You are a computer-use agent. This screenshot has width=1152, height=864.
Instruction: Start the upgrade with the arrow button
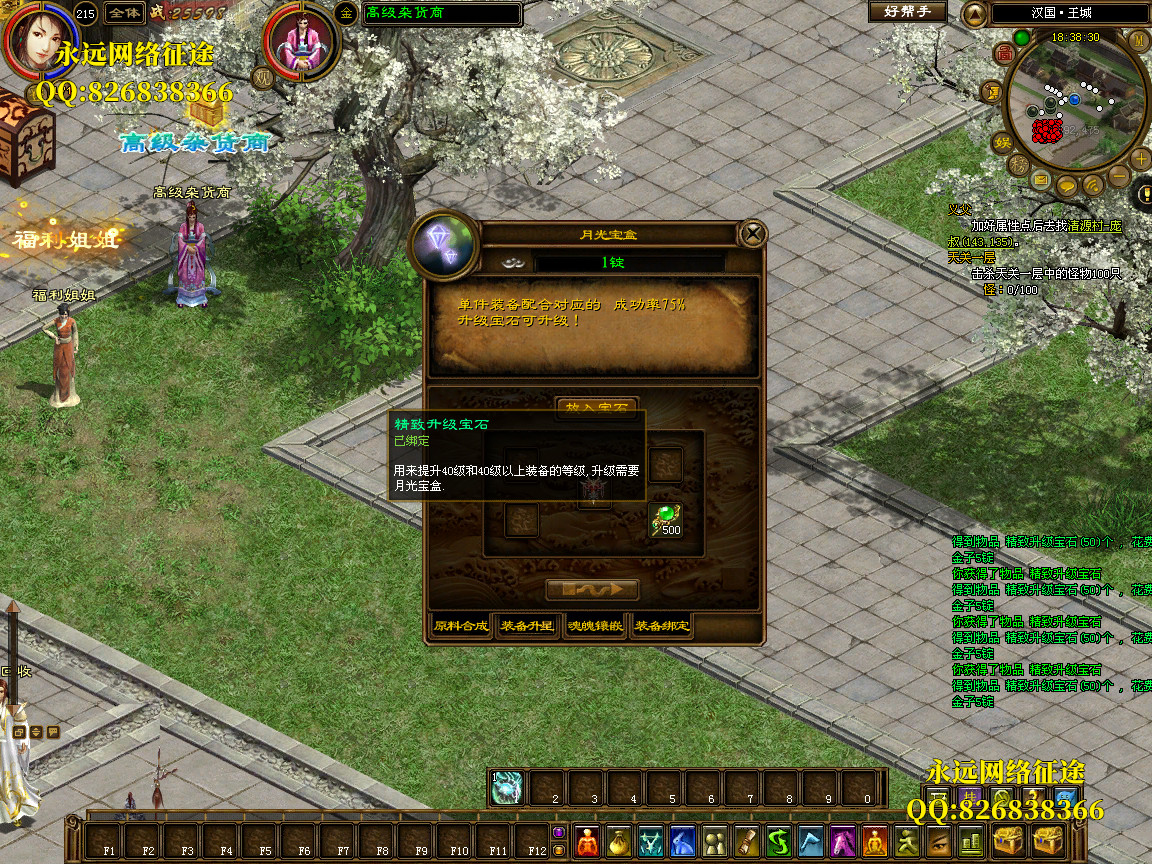coord(592,589)
